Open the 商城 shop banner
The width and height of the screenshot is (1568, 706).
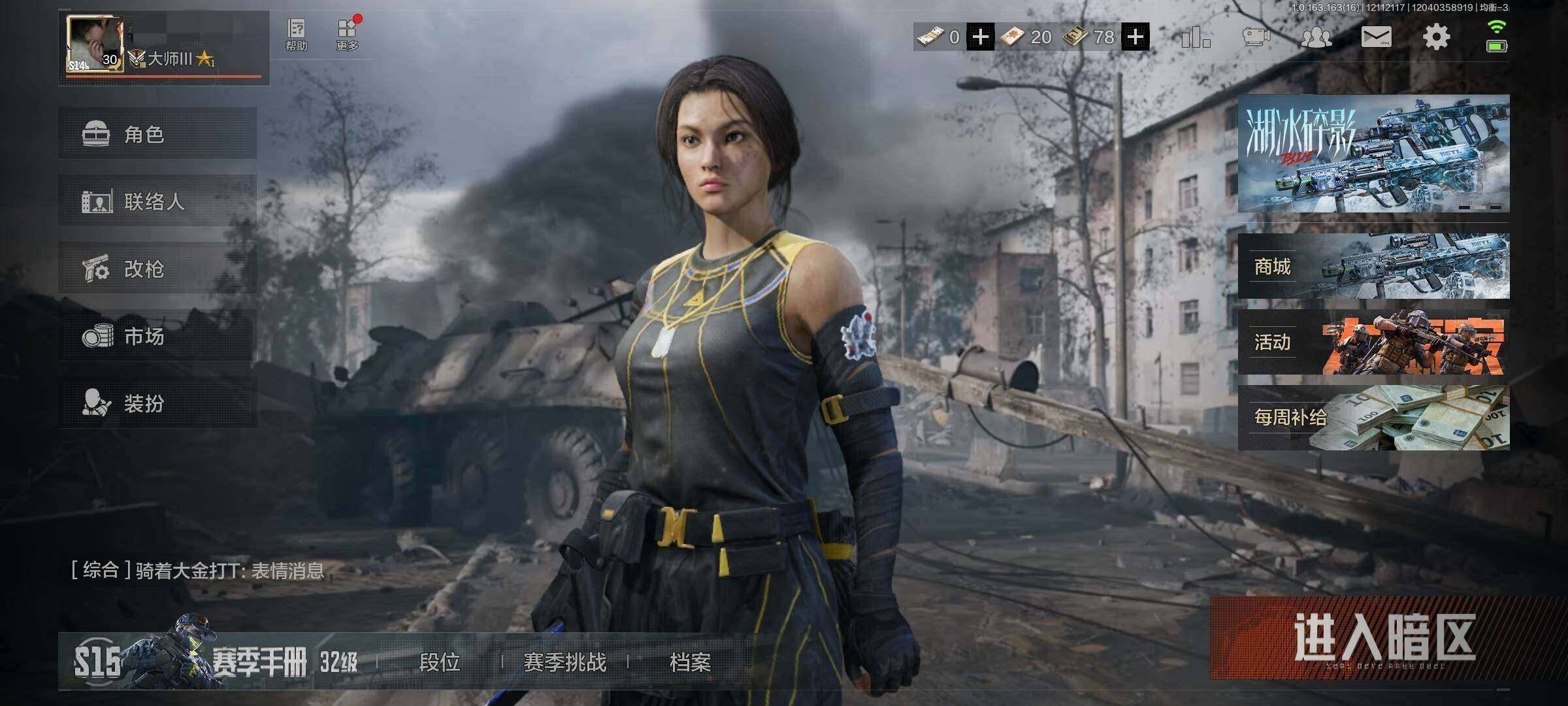pyautogui.click(x=1373, y=266)
